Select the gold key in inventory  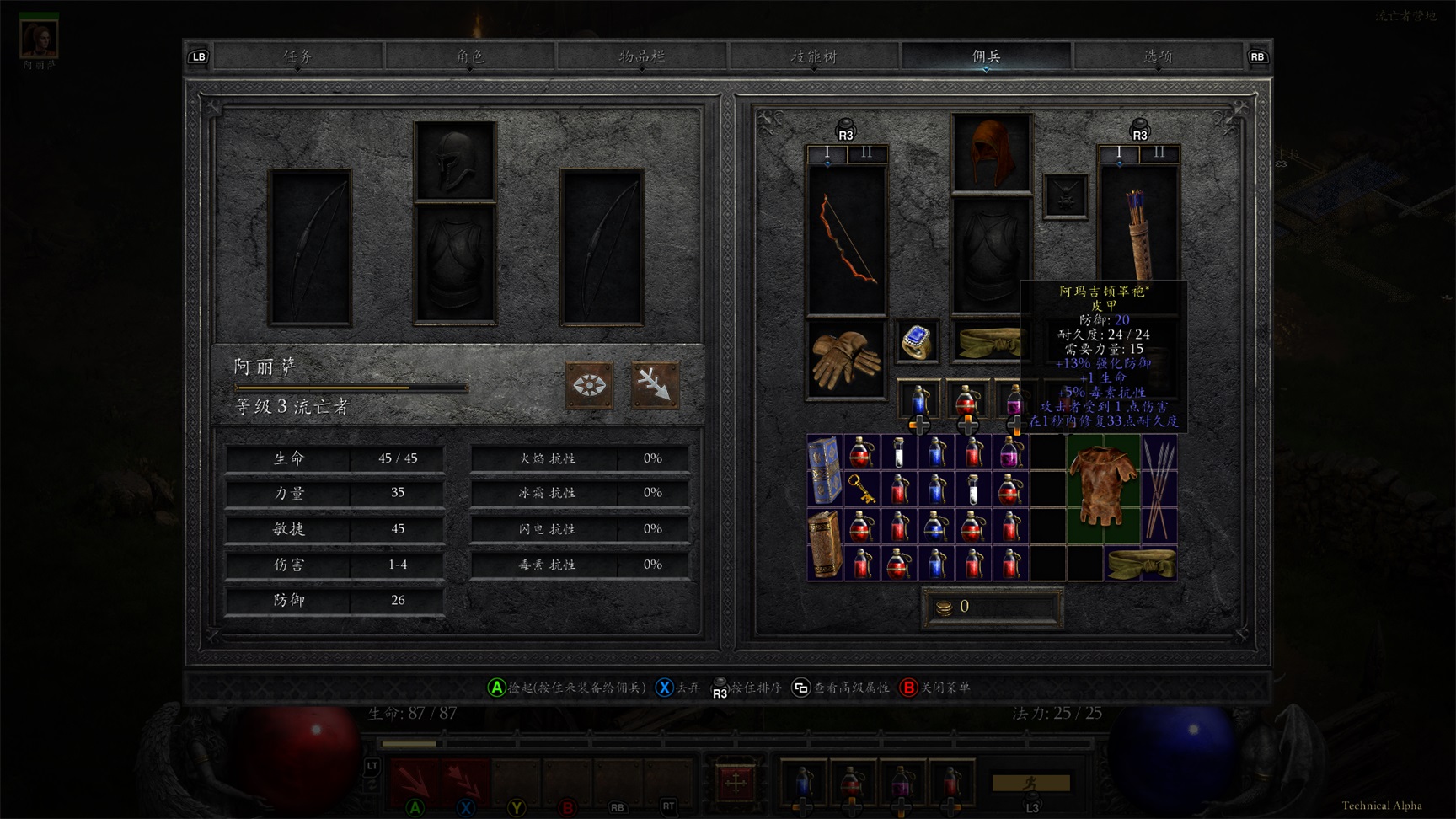861,489
